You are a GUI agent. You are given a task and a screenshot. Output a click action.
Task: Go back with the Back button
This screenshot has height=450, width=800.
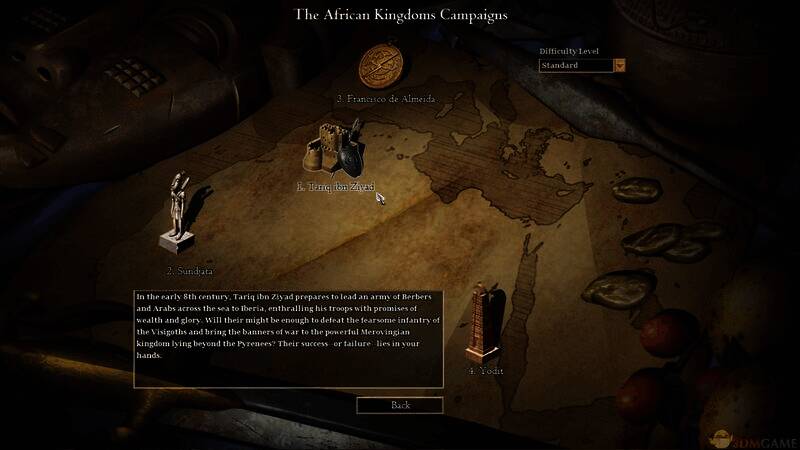[400, 405]
